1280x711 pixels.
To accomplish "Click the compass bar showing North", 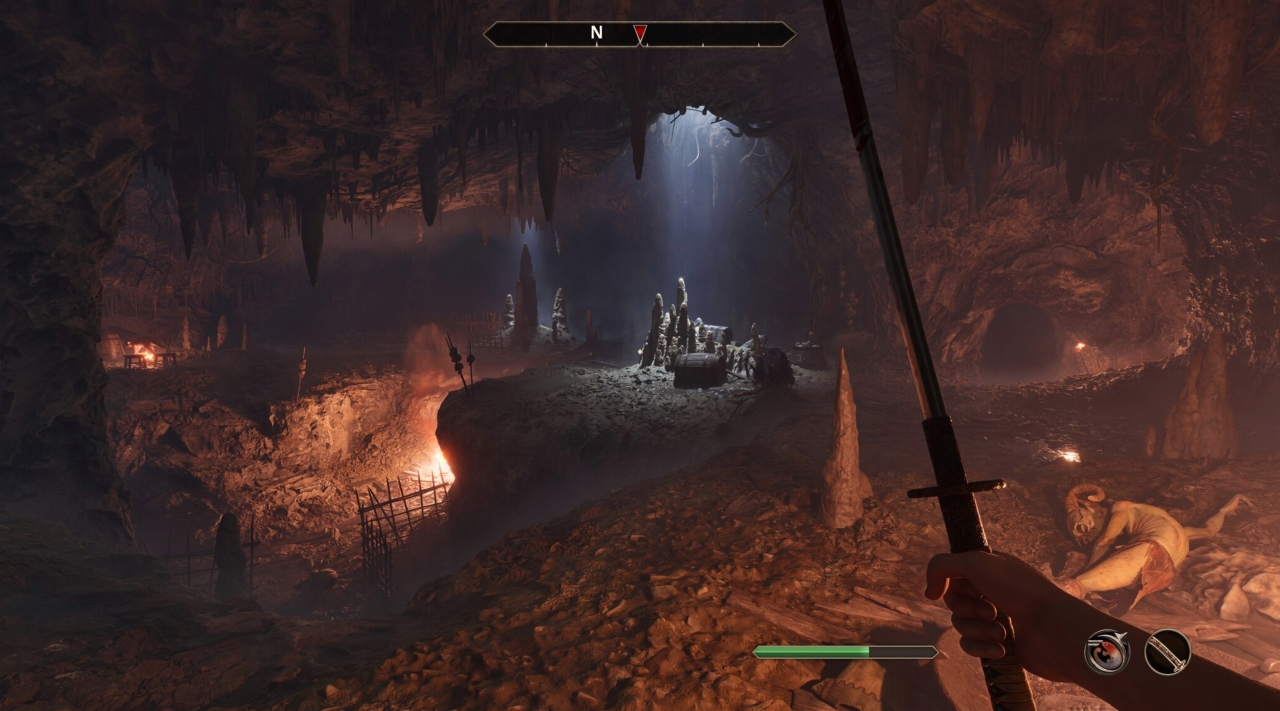I will point(639,34).
